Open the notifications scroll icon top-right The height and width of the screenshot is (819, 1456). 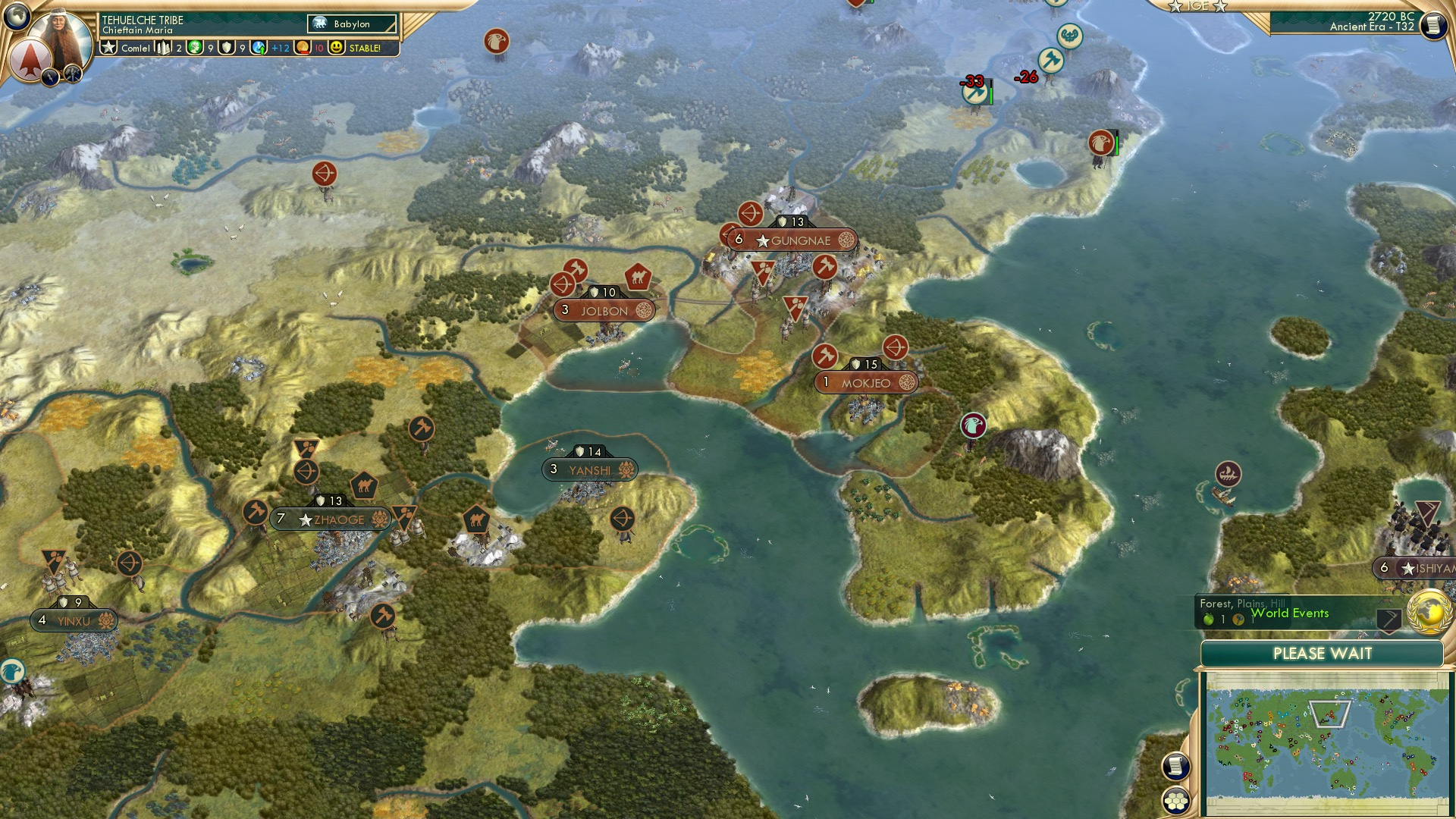[1435, 24]
